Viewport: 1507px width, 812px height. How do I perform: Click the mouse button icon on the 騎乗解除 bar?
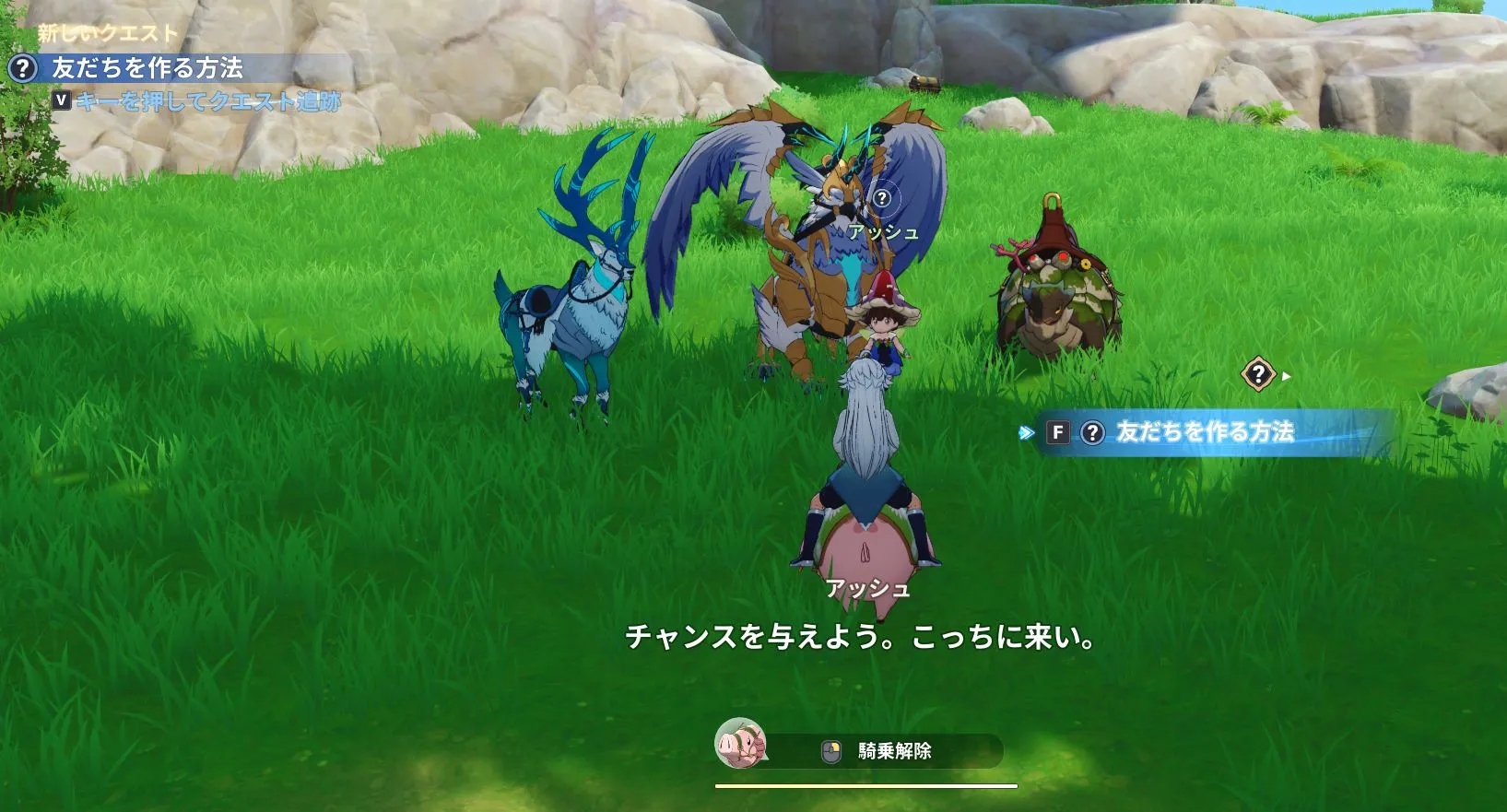tap(831, 751)
